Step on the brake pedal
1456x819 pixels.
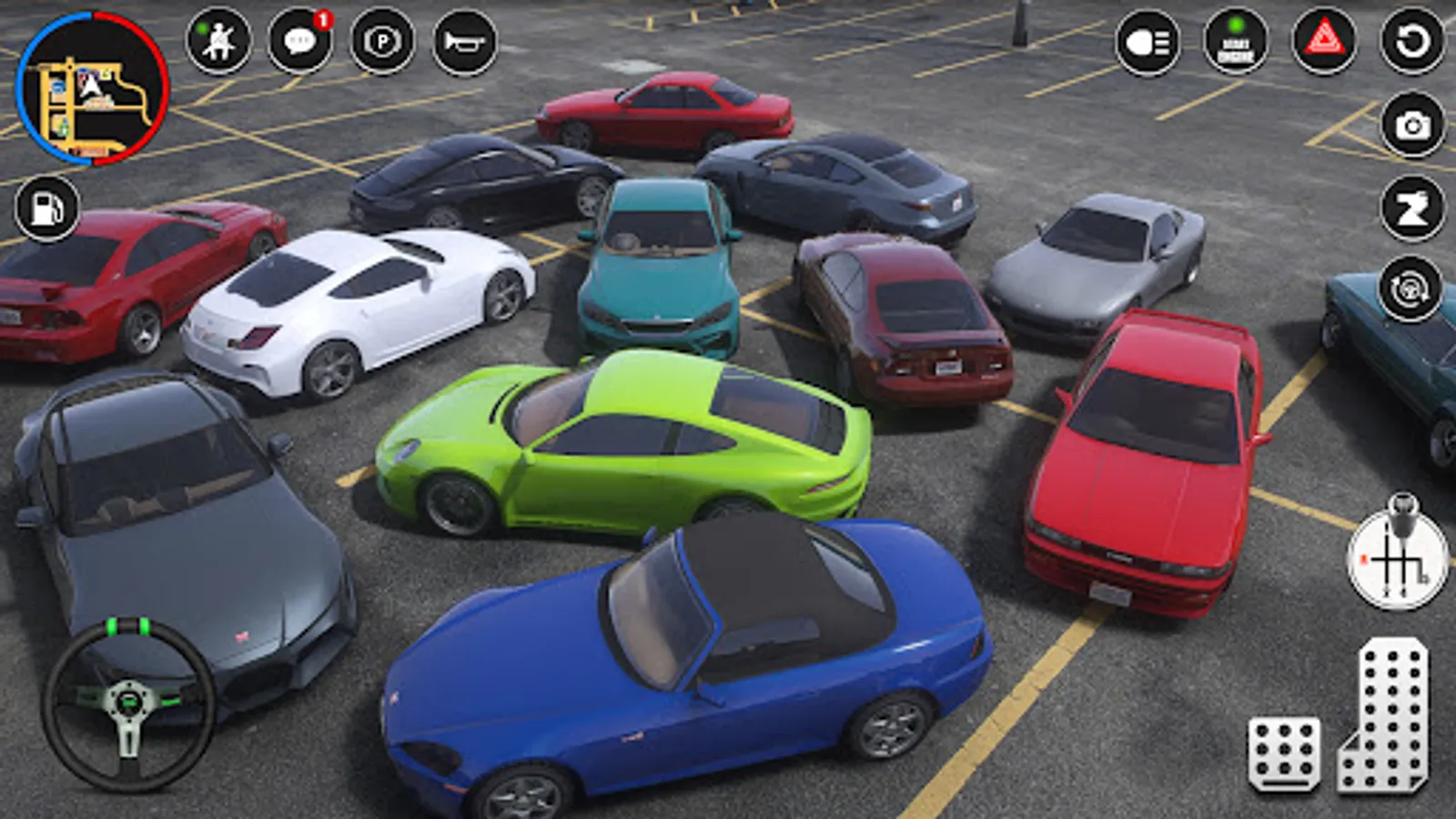coord(1284,753)
